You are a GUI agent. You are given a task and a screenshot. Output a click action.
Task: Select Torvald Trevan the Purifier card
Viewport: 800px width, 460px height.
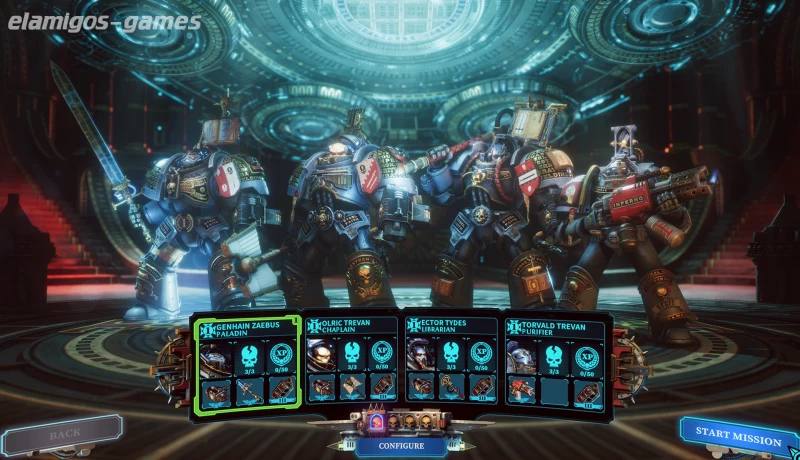point(555,327)
